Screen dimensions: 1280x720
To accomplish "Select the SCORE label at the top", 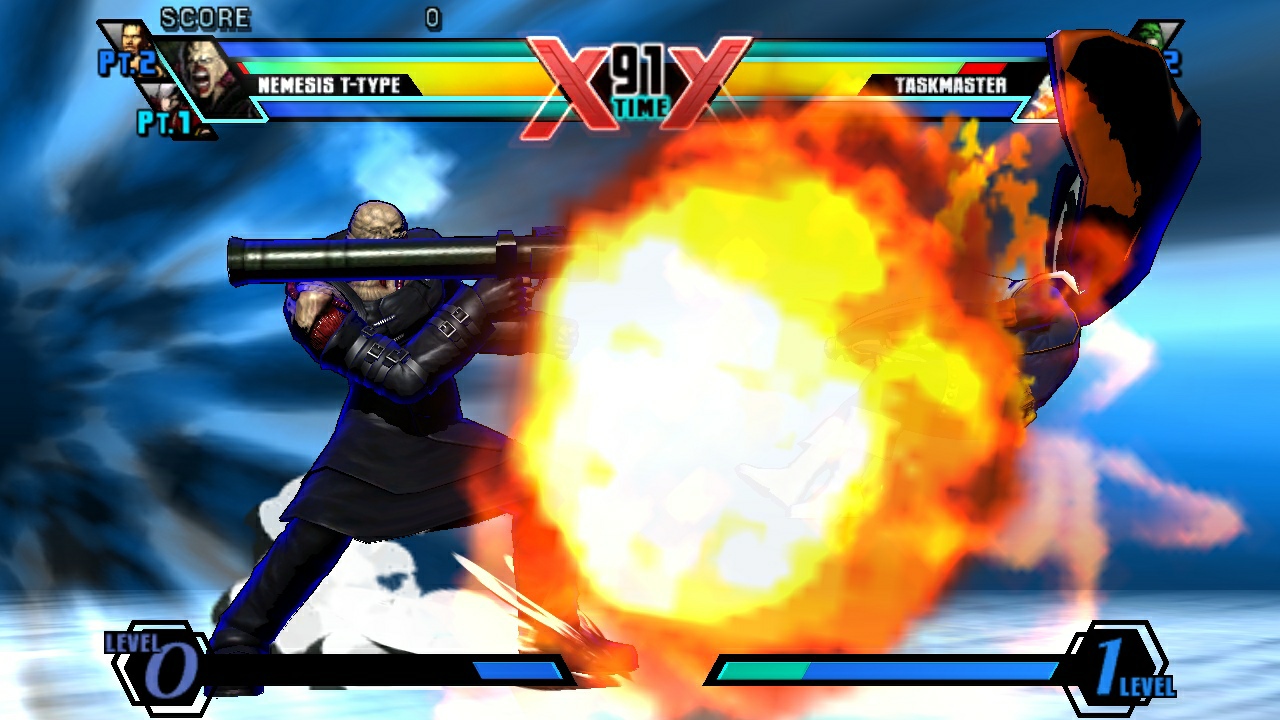I will (206, 18).
